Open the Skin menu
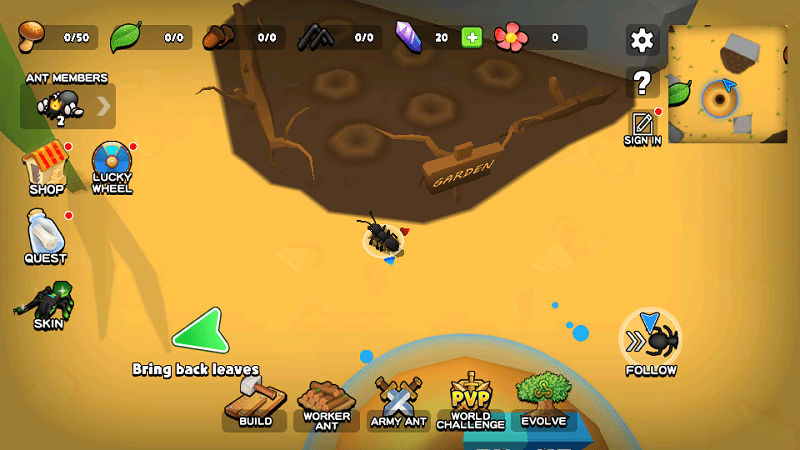 click(46, 306)
